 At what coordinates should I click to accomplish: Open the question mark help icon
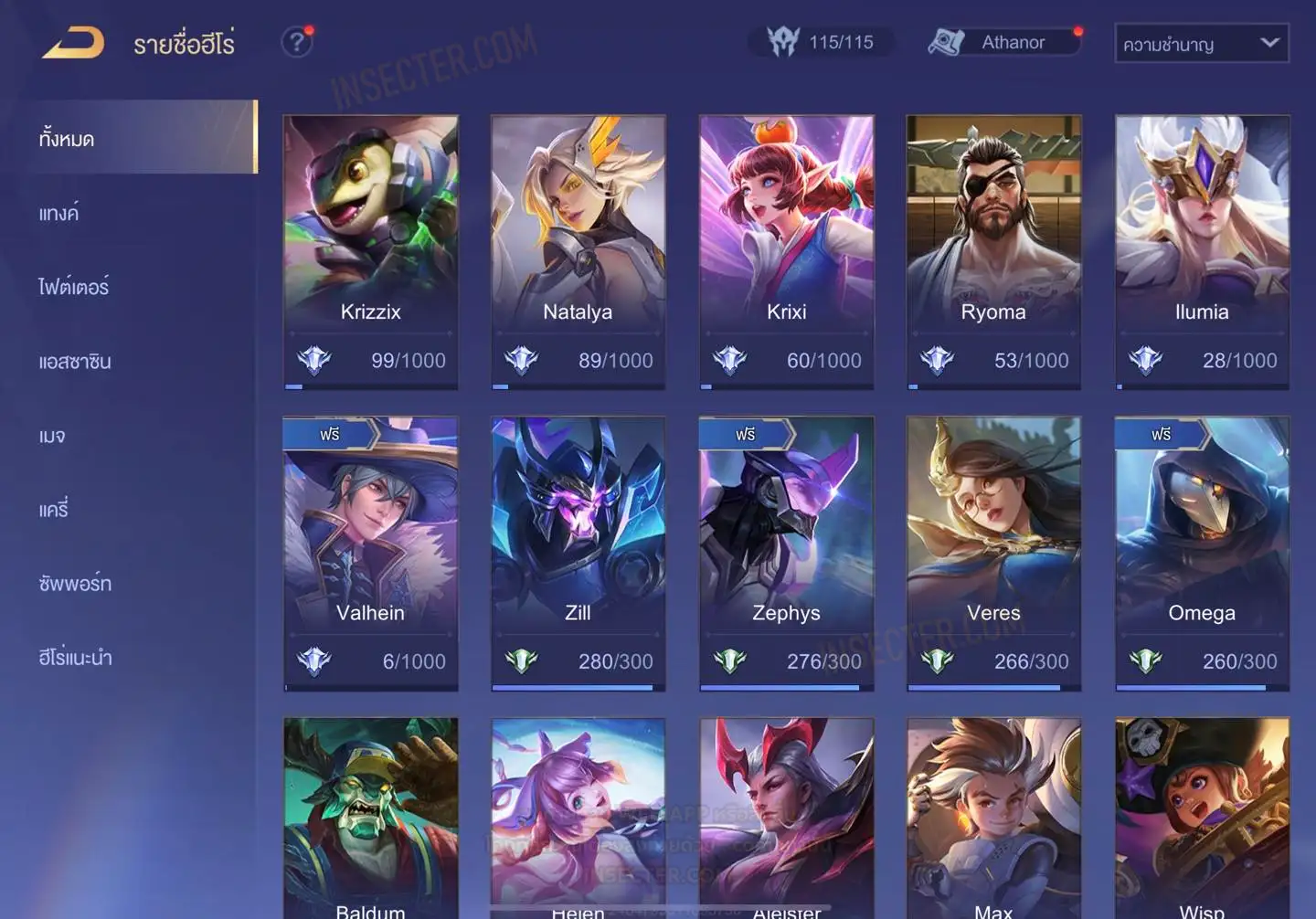(296, 42)
